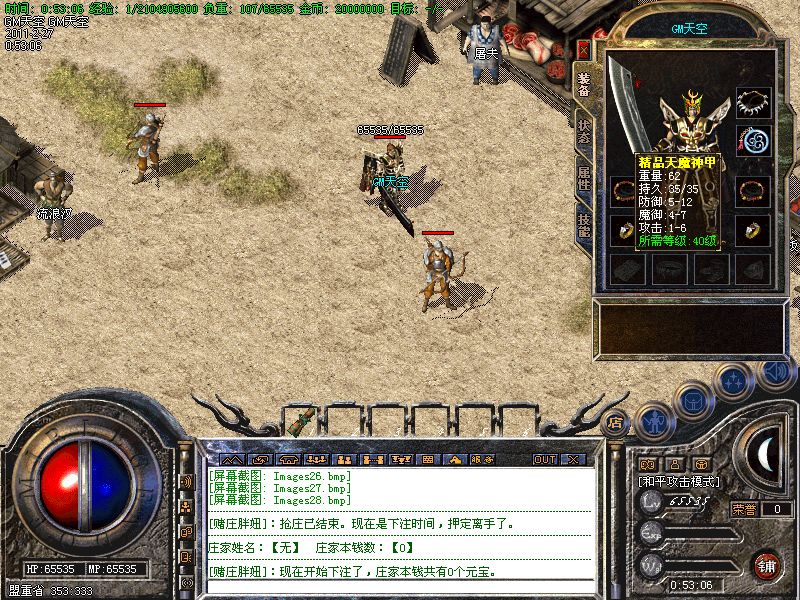
Task: Click the red 铺 stall button
Action: pos(767,564)
